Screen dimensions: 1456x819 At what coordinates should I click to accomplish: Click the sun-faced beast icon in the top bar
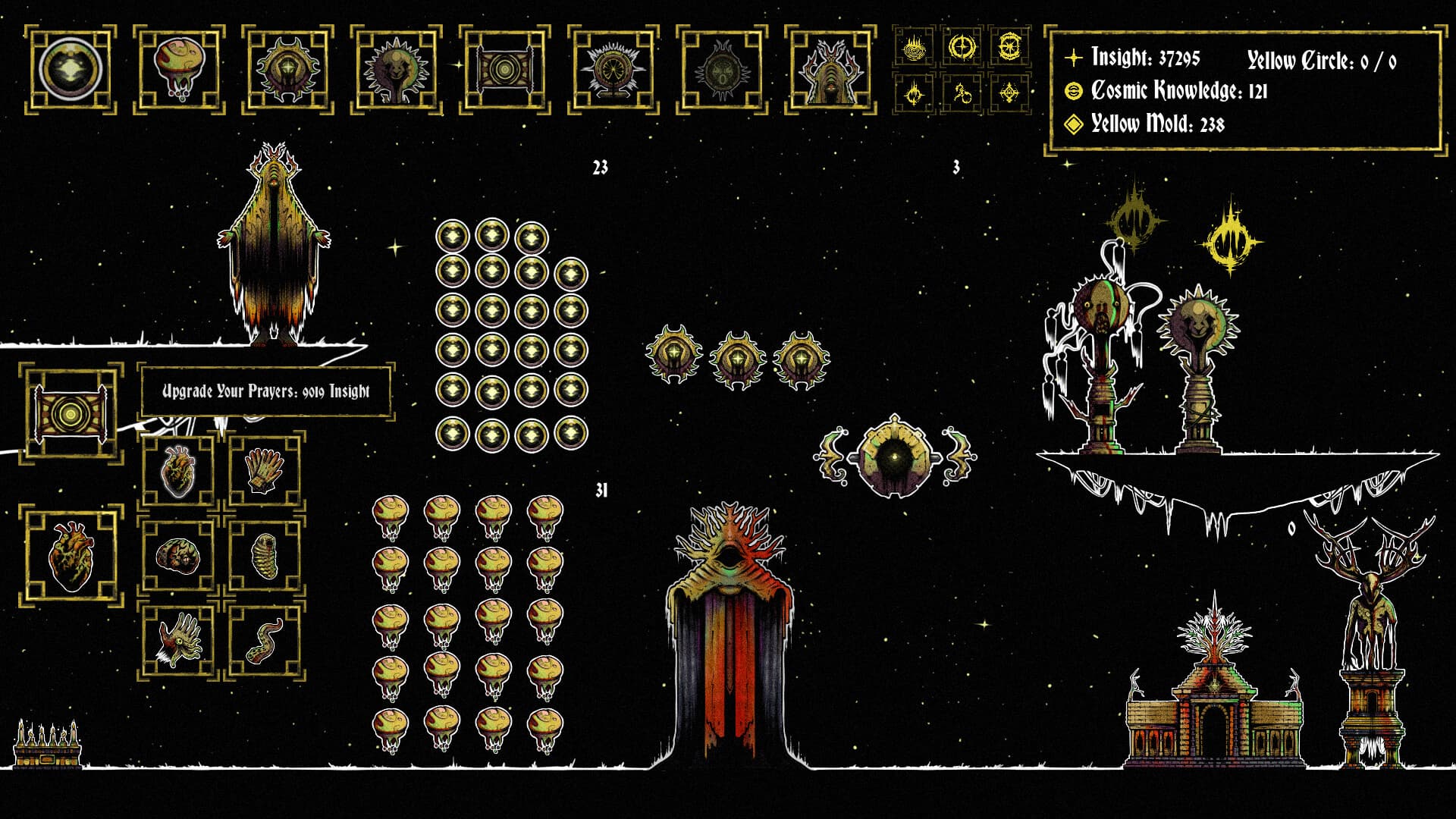pyautogui.click(x=394, y=67)
